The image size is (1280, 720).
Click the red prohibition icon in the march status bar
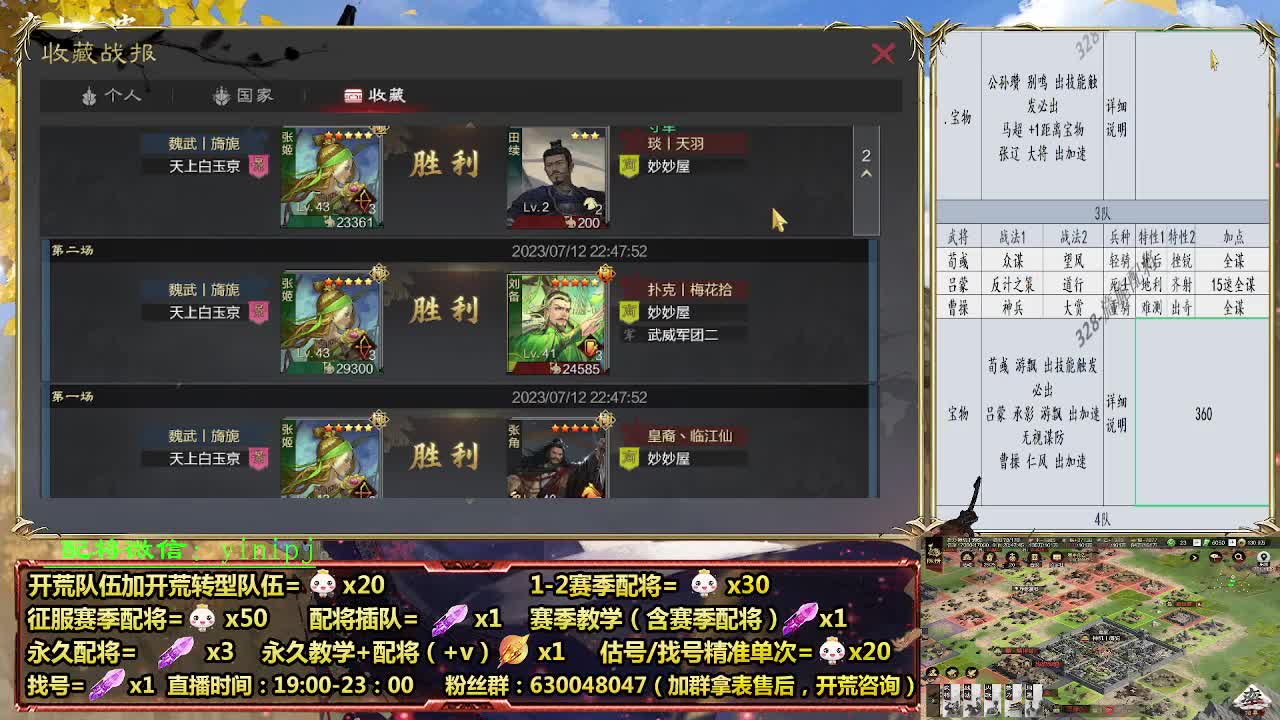tap(1109, 708)
